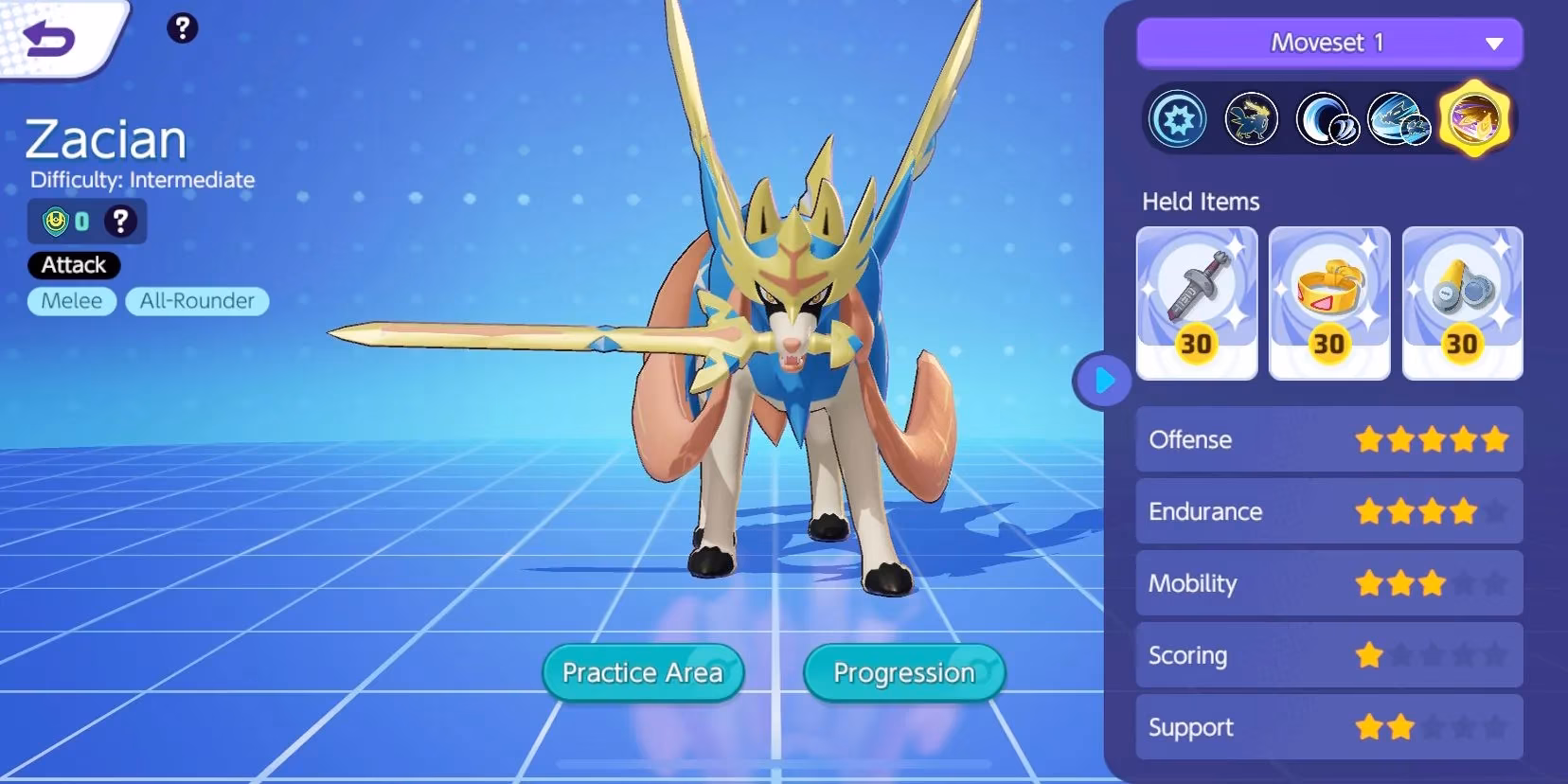The width and height of the screenshot is (1568, 784).
Task: Select the All-Rounder role tag
Action: pyautogui.click(x=197, y=301)
